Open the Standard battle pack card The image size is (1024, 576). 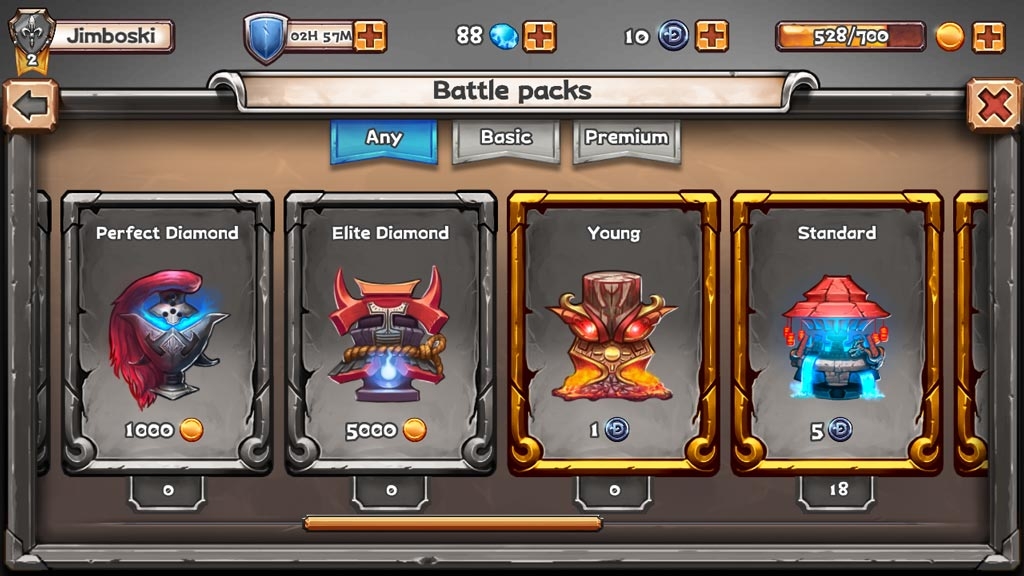coord(836,332)
